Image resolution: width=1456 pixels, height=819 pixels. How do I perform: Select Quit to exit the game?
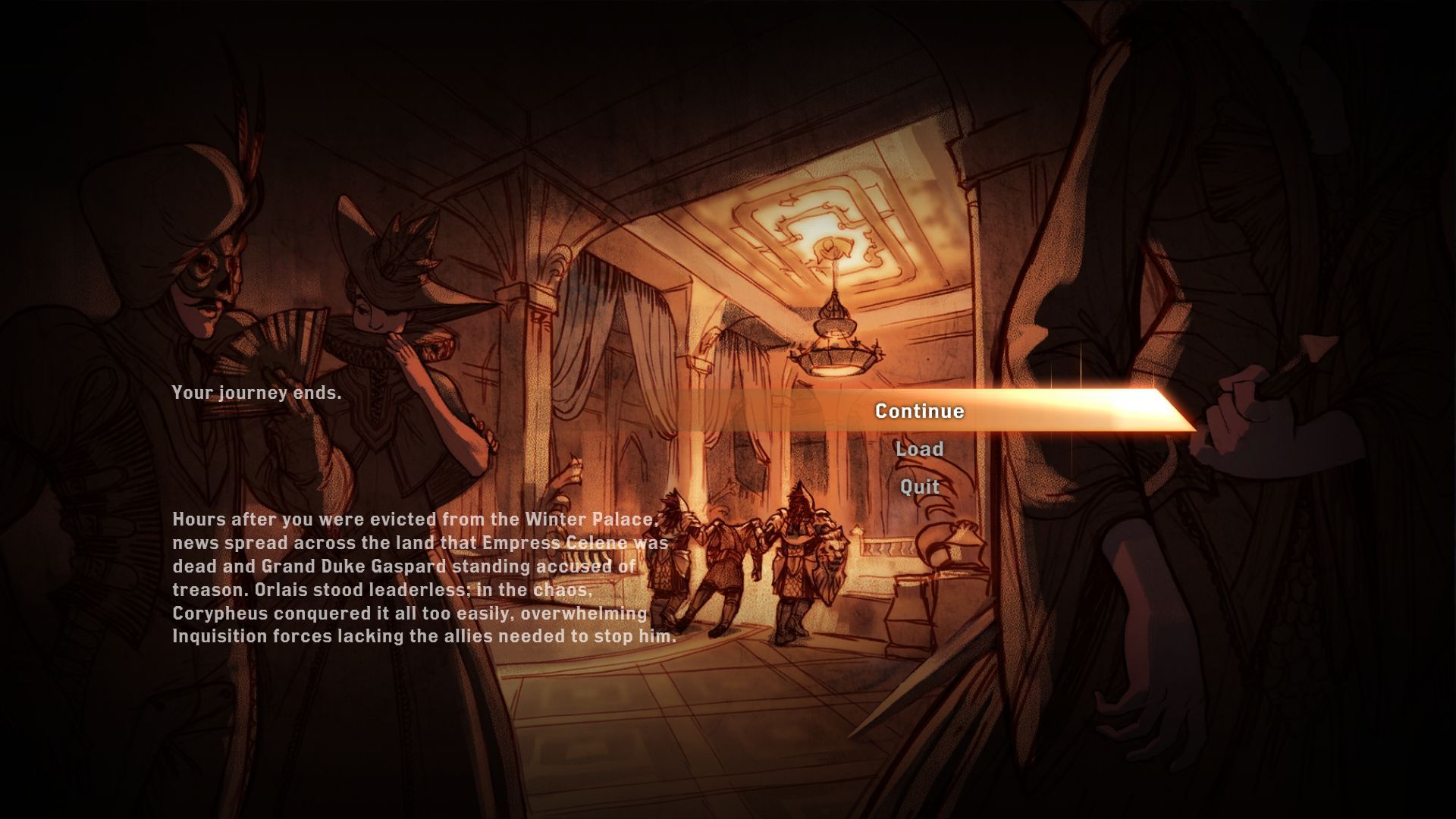(x=919, y=487)
